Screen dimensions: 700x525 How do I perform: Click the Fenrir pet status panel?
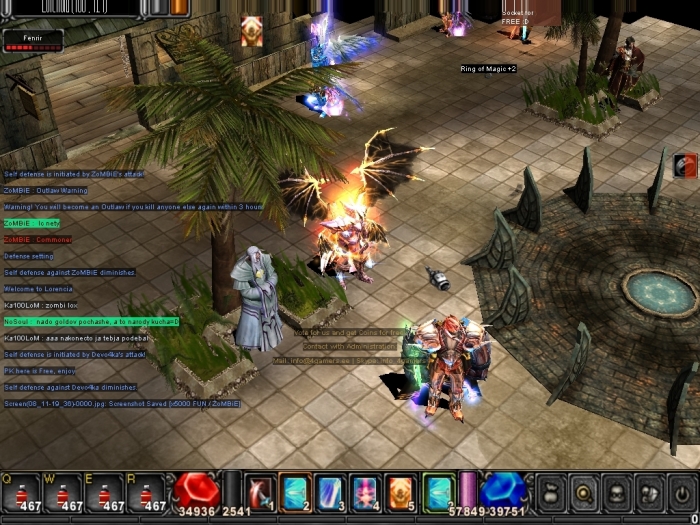32,40
